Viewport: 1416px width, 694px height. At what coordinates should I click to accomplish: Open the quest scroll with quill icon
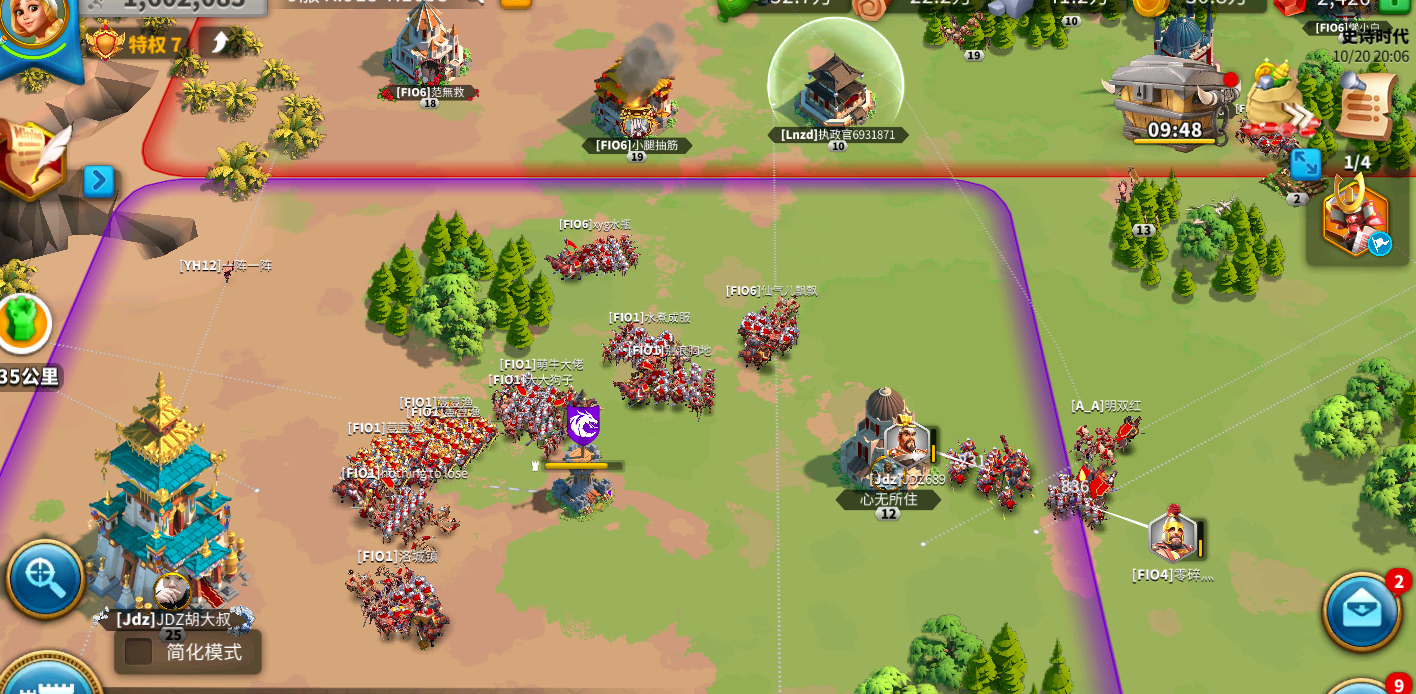34,158
